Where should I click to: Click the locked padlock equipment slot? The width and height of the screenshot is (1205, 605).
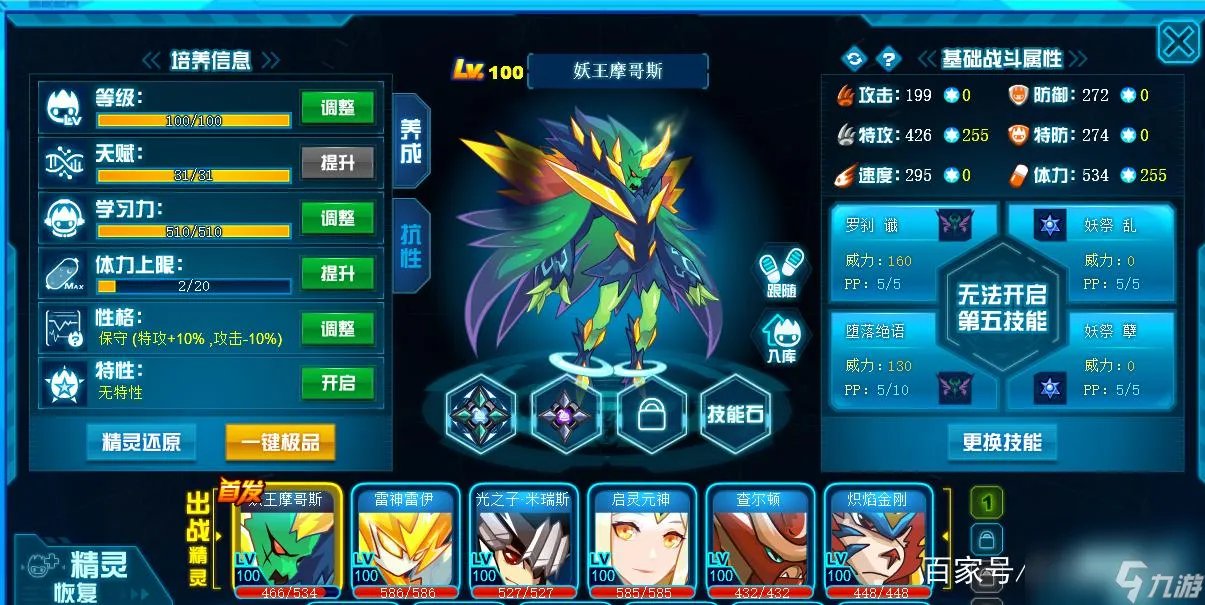click(651, 414)
